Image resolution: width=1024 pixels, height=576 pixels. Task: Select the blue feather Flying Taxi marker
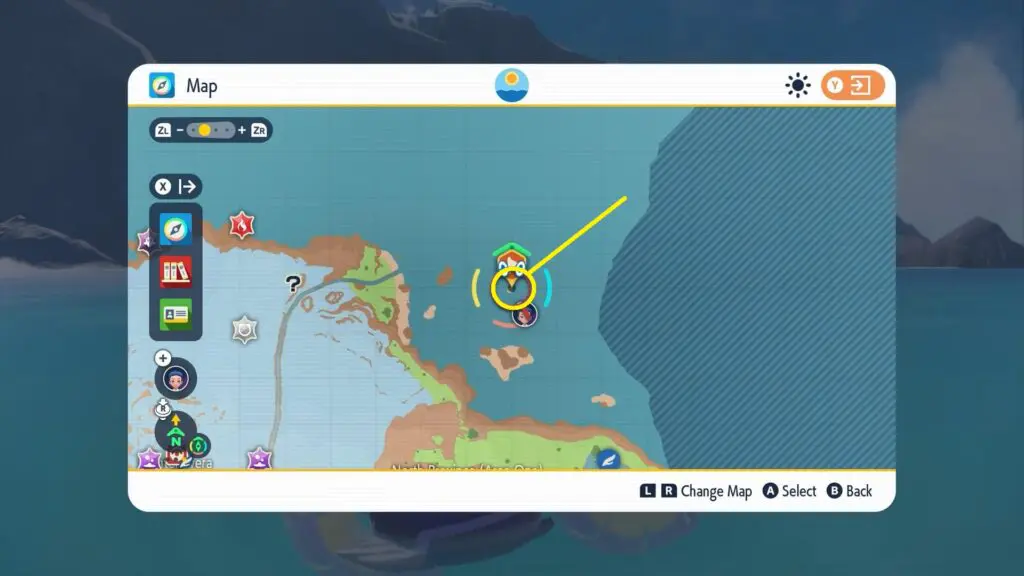pyautogui.click(x=608, y=460)
